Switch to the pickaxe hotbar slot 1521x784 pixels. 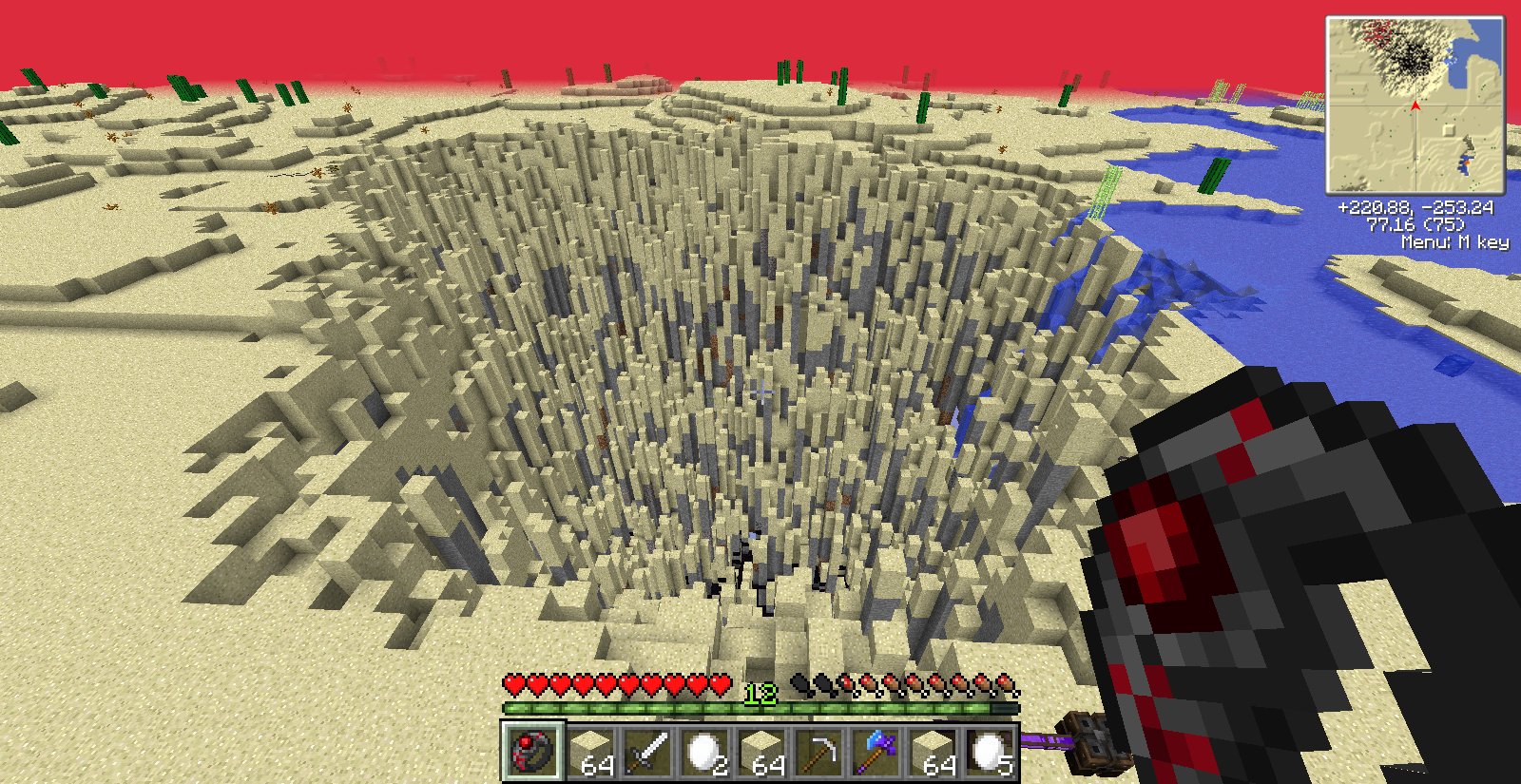click(818, 752)
